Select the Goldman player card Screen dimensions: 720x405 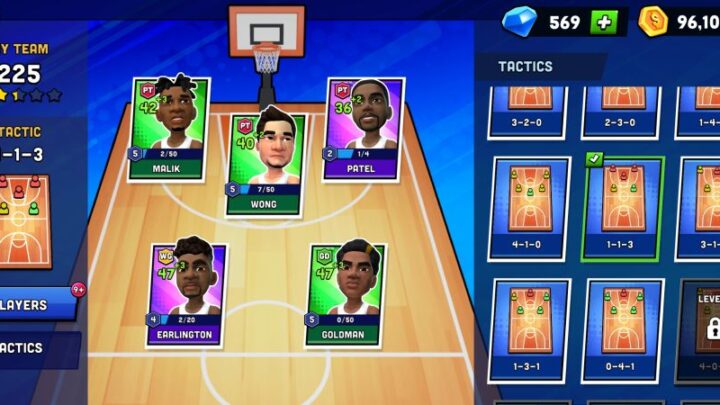pyautogui.click(x=342, y=293)
